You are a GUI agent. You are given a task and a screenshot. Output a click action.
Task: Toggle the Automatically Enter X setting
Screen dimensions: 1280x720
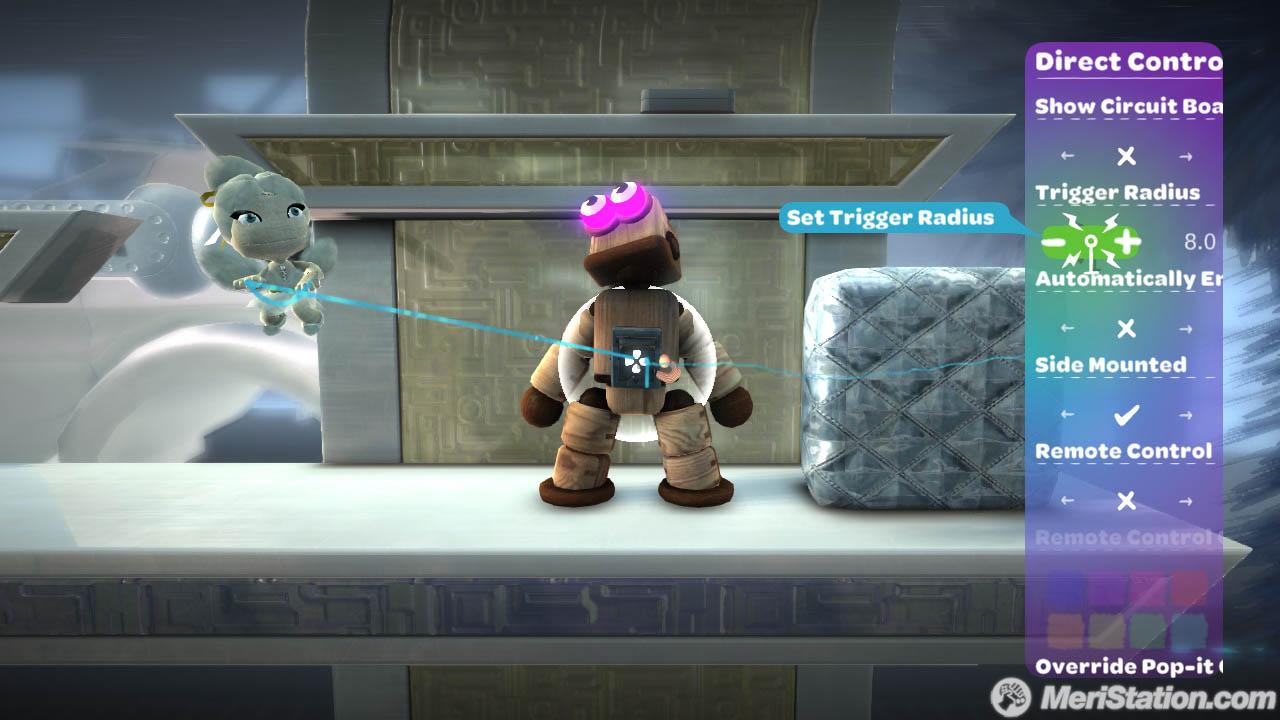[1126, 328]
